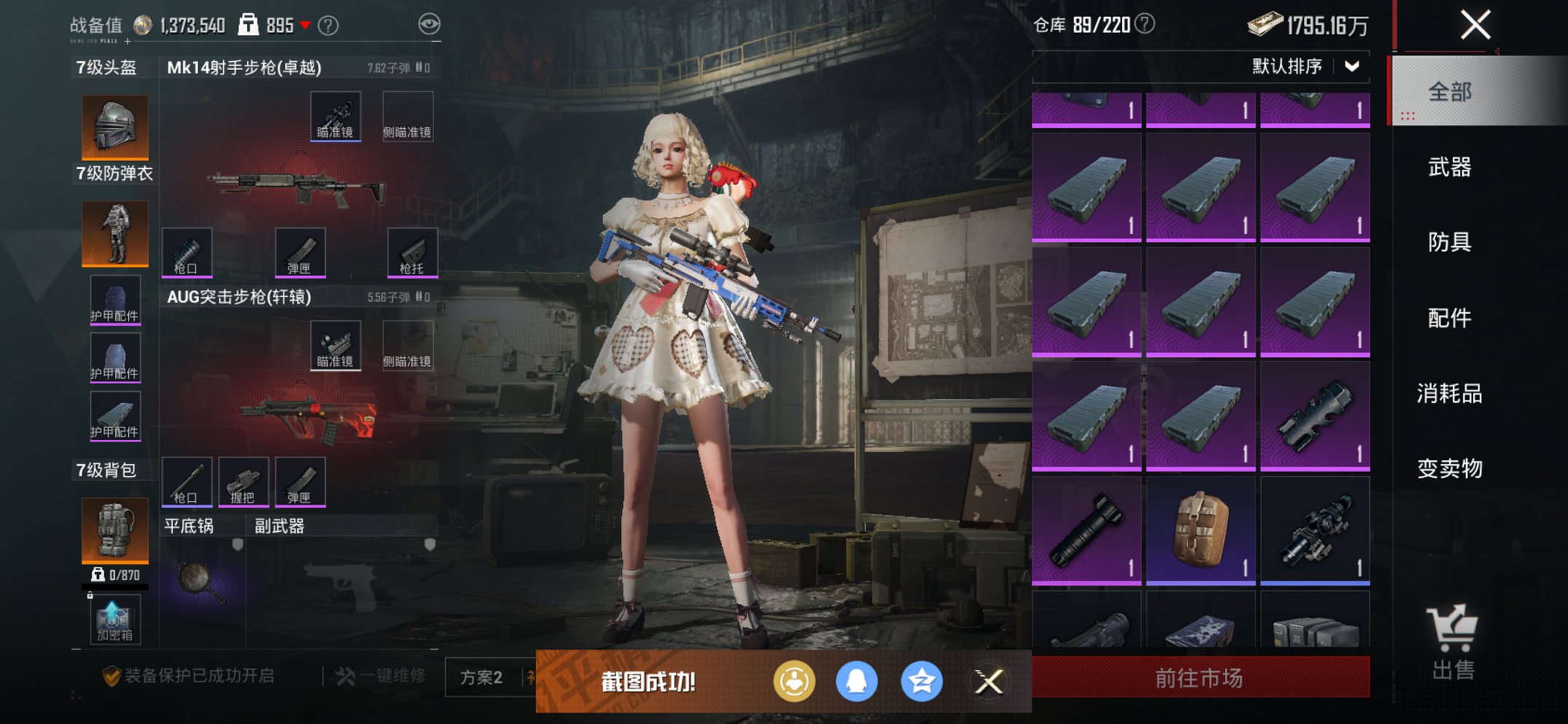
Task: Click the 7级背包 backpack icon
Action: pos(114,530)
